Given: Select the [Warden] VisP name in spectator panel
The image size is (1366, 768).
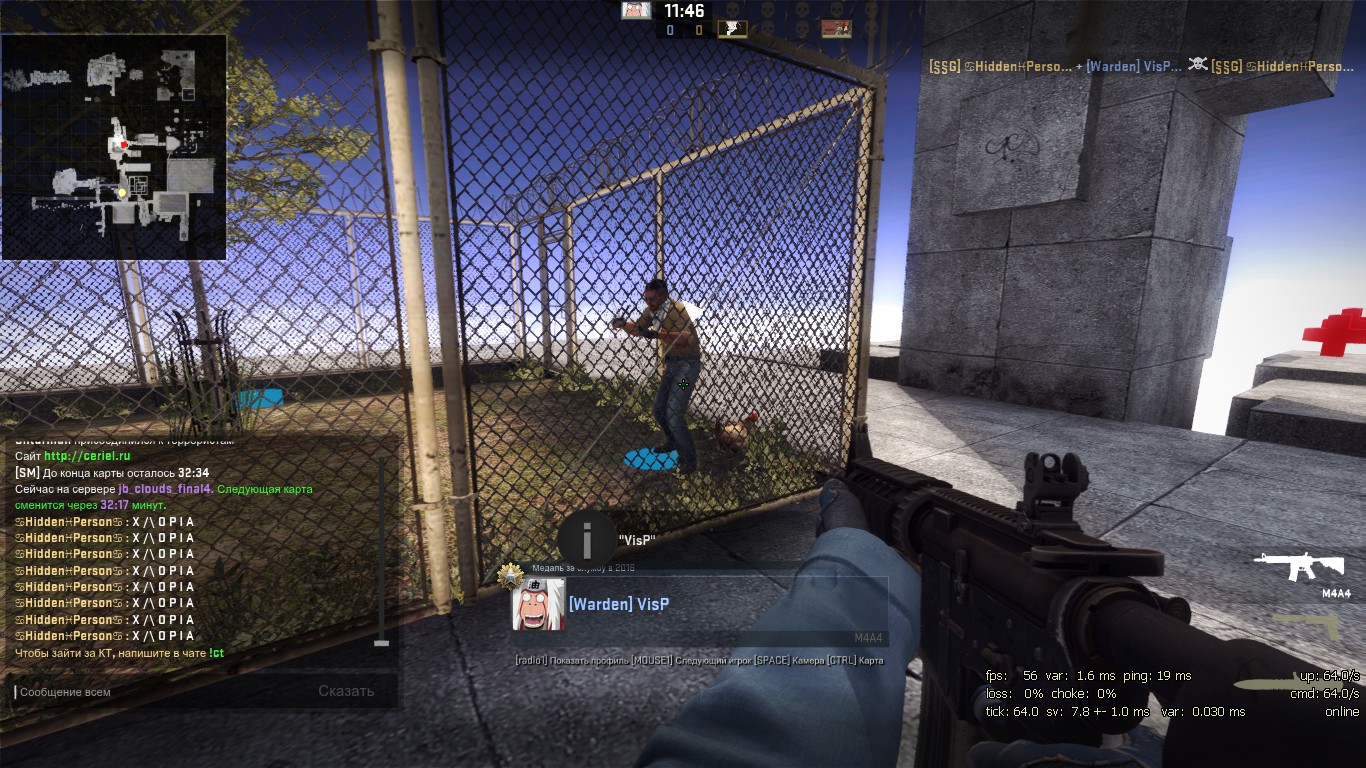Looking at the screenshot, I should [619, 604].
